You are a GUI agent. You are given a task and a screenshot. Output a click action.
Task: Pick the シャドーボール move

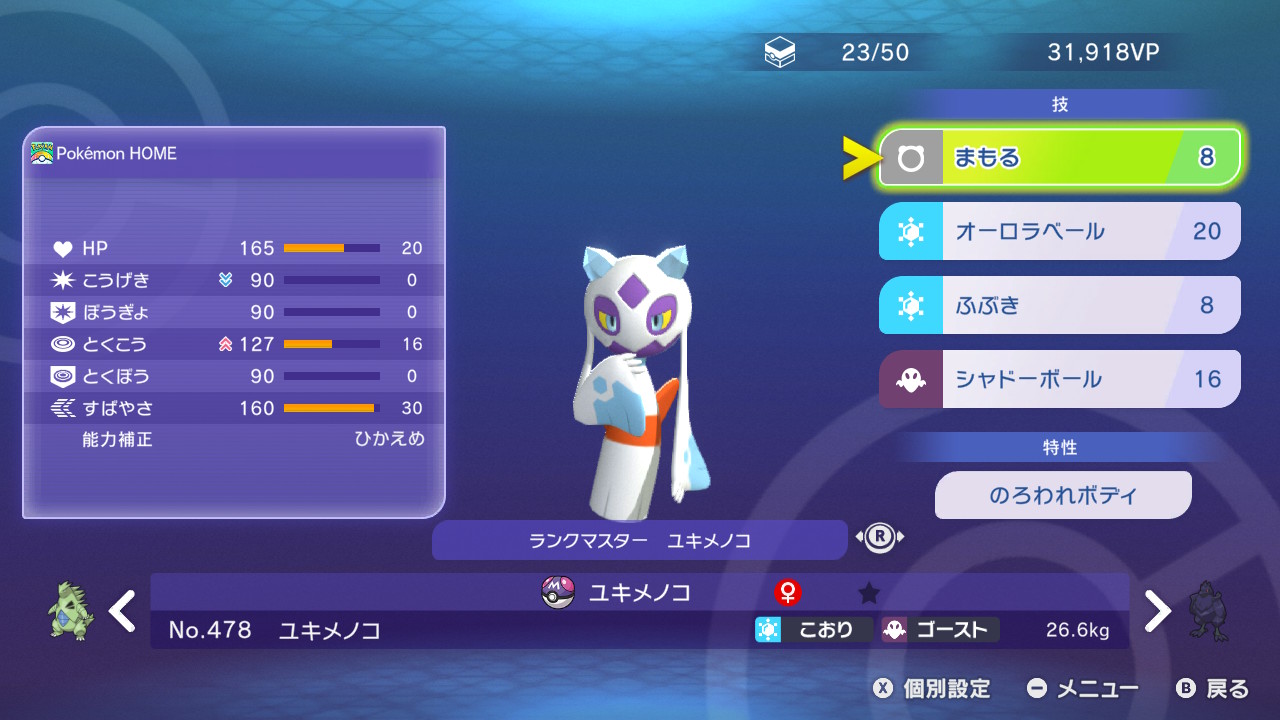[1060, 379]
